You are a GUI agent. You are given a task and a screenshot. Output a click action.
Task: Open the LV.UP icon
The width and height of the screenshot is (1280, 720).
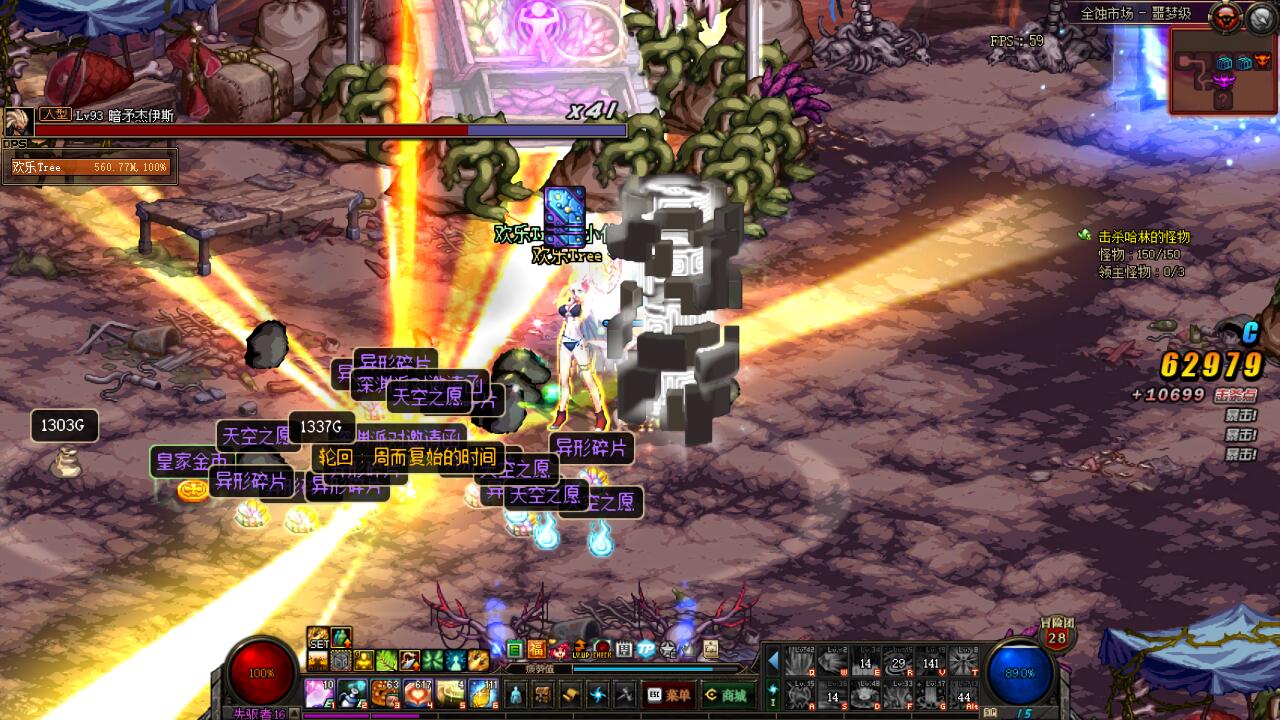[x=581, y=649]
